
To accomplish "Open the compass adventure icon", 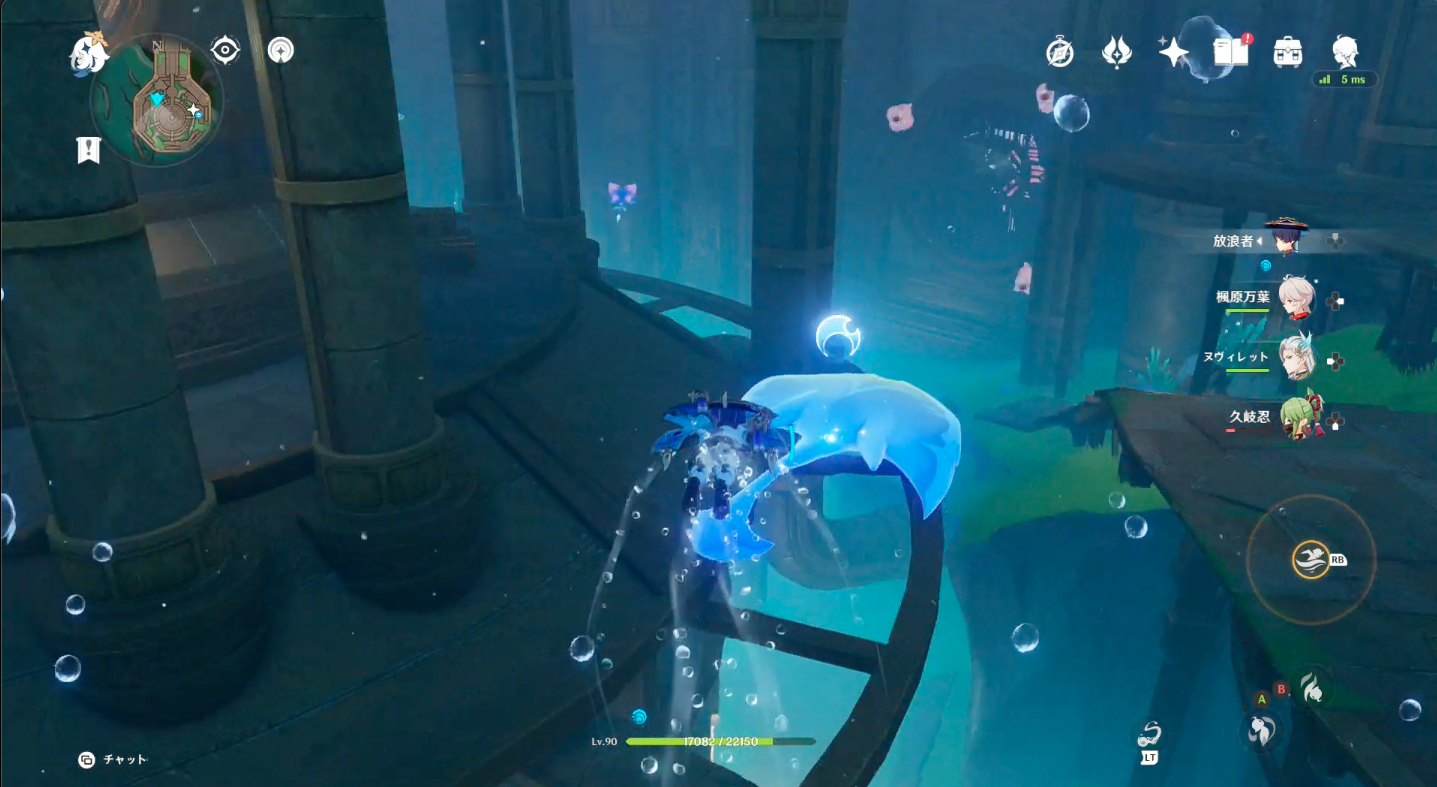I will click(1060, 52).
